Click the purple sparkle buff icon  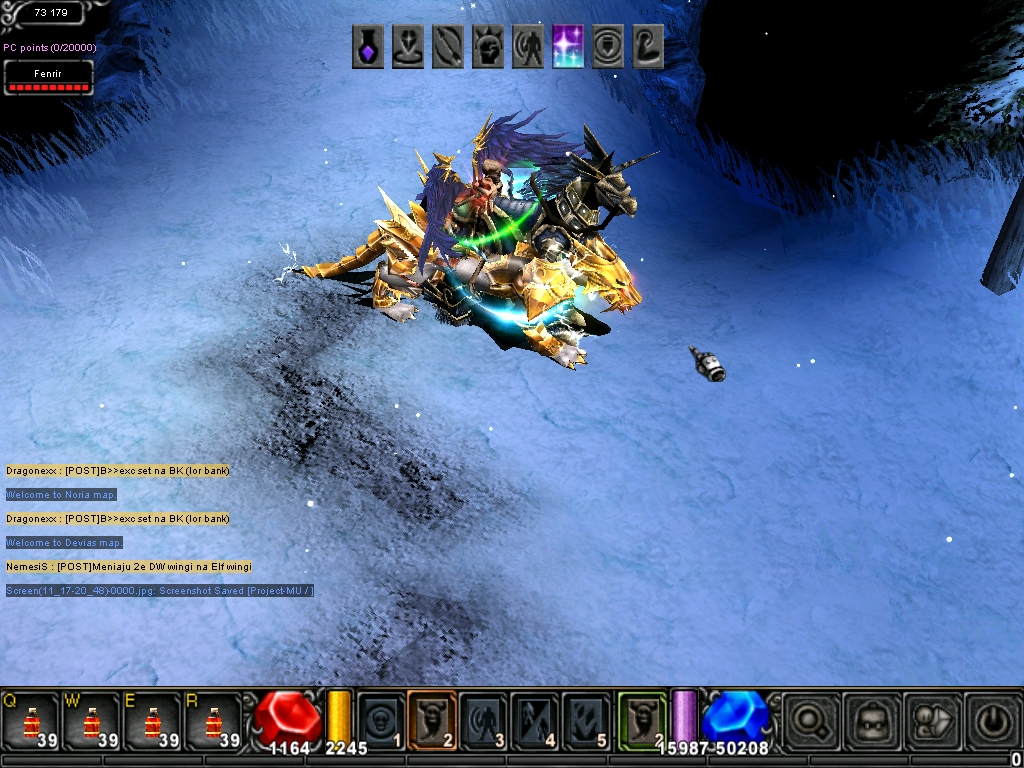[x=568, y=47]
